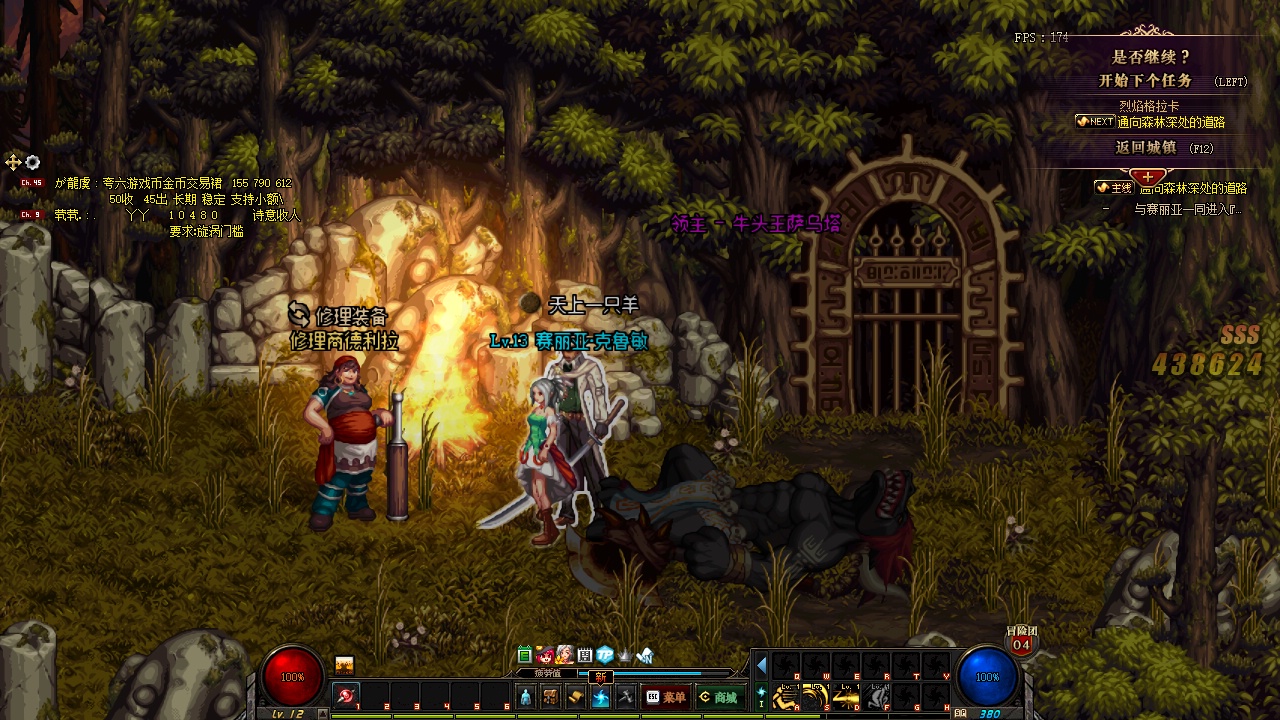Open the quest scroll icon
1280x720 pixels.
[x=575, y=697]
